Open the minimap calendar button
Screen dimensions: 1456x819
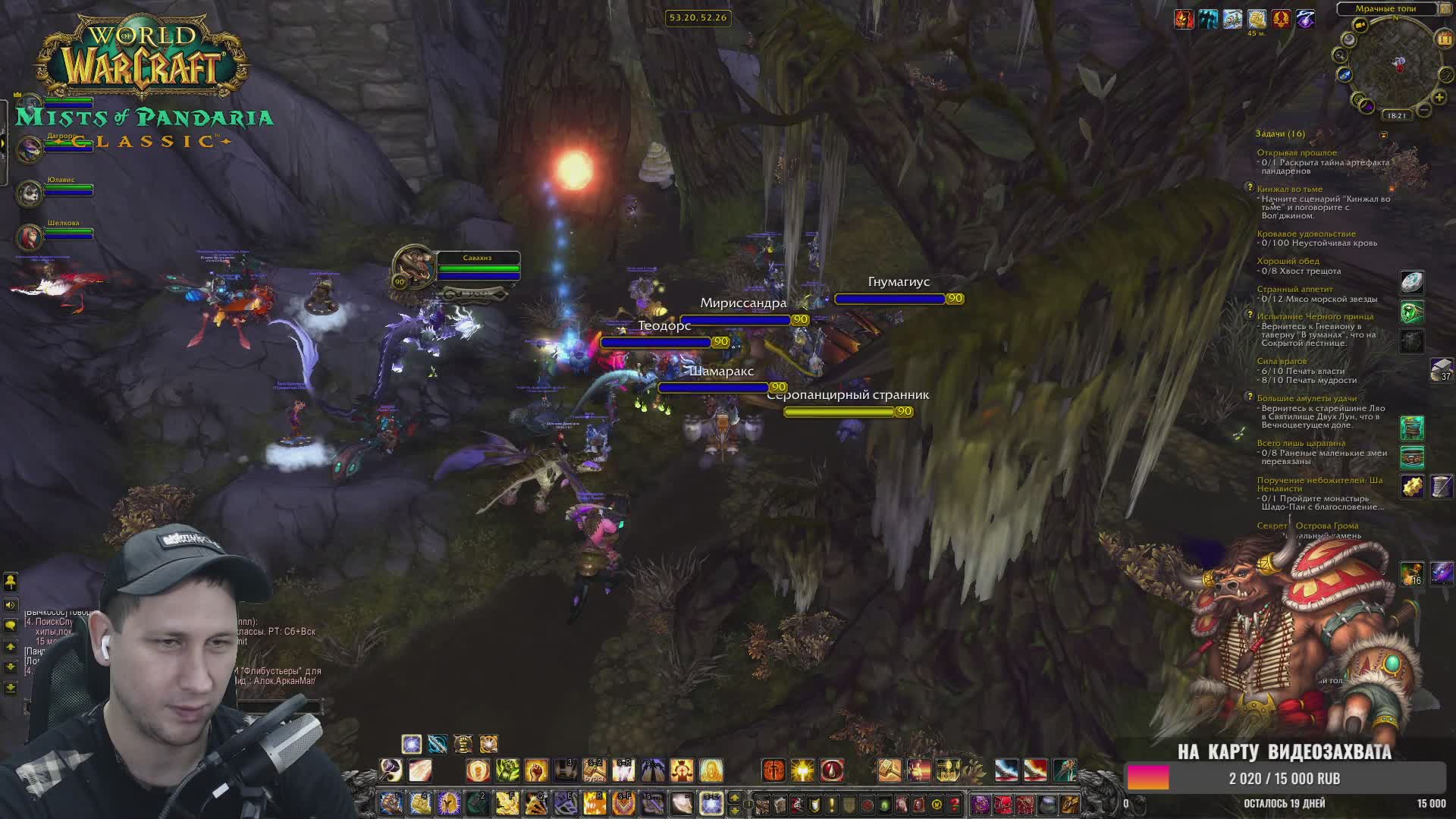point(1442,38)
